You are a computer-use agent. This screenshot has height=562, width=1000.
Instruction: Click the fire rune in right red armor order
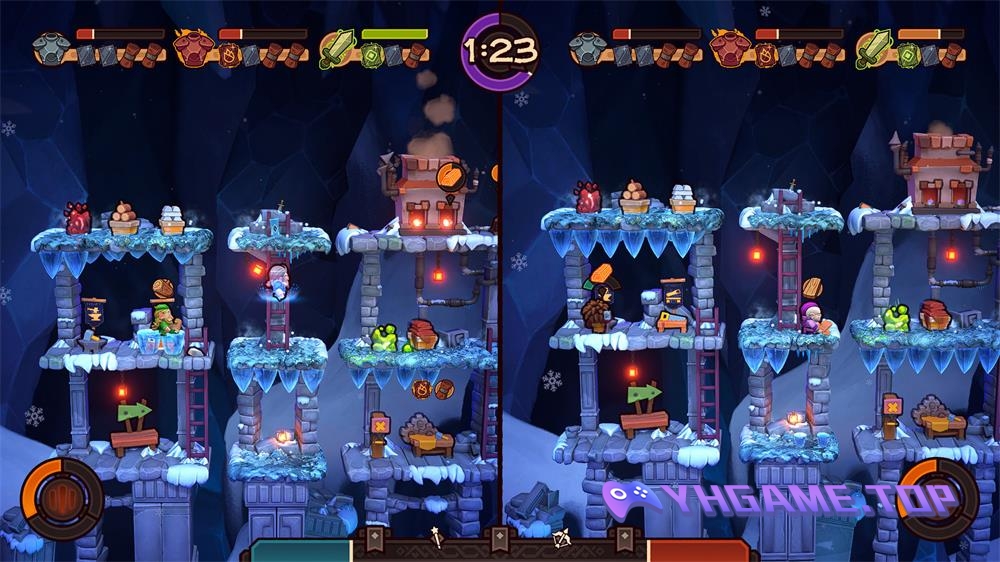click(x=765, y=56)
